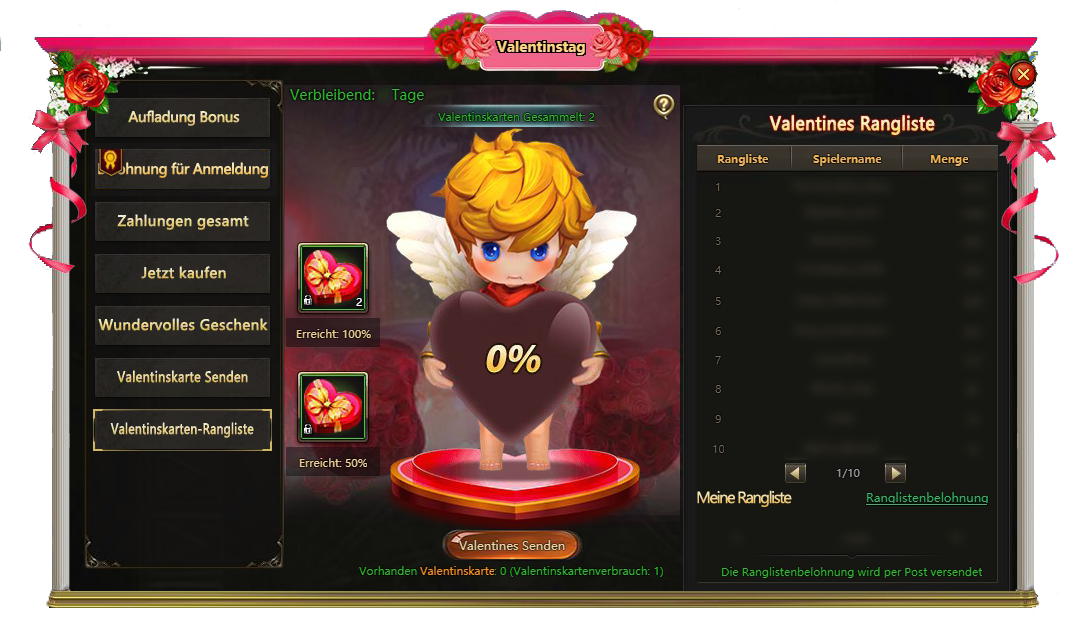Image resolution: width=1068 pixels, height=628 pixels.
Task: Close the Valentinstag window
Action: coord(1022,74)
